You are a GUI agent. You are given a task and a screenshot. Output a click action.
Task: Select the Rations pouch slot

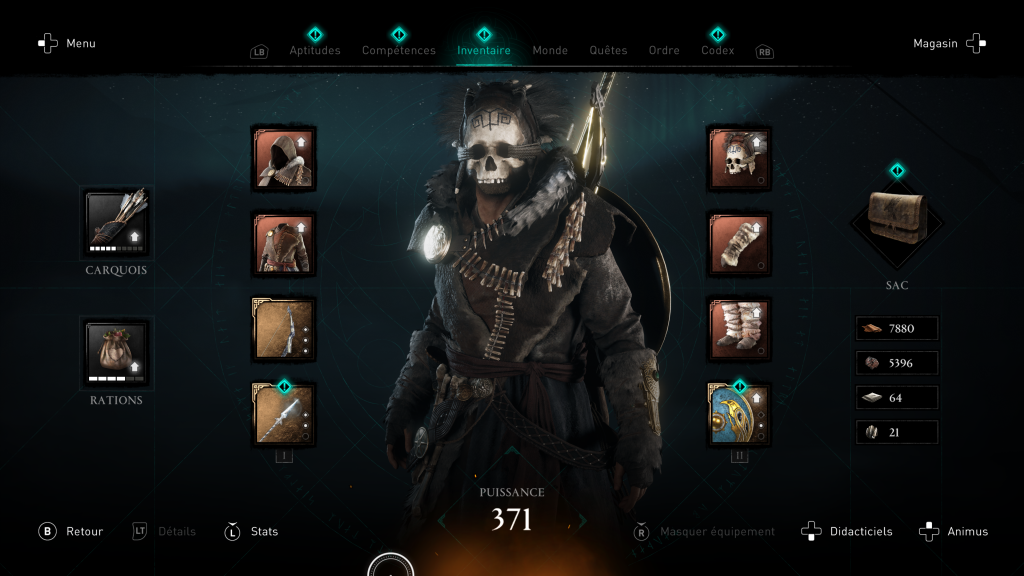pyautogui.click(x=116, y=352)
